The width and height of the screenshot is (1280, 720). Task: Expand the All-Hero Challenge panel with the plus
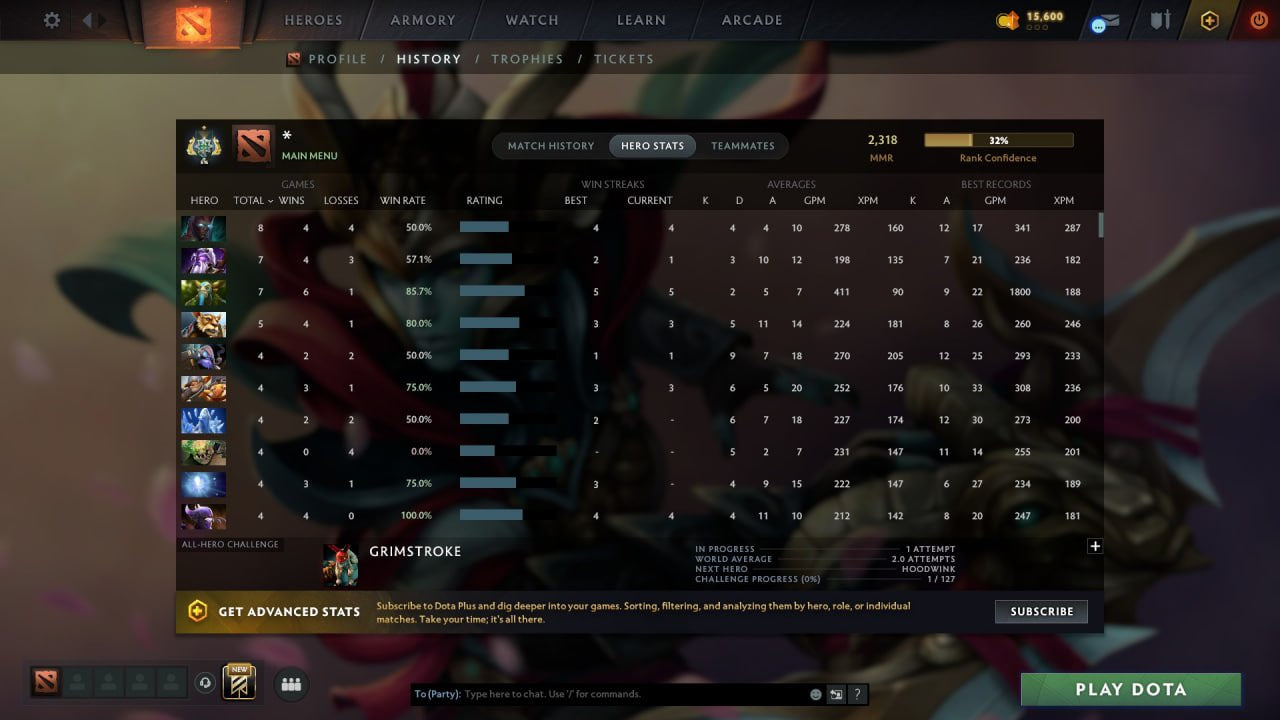pyautogui.click(x=1095, y=546)
